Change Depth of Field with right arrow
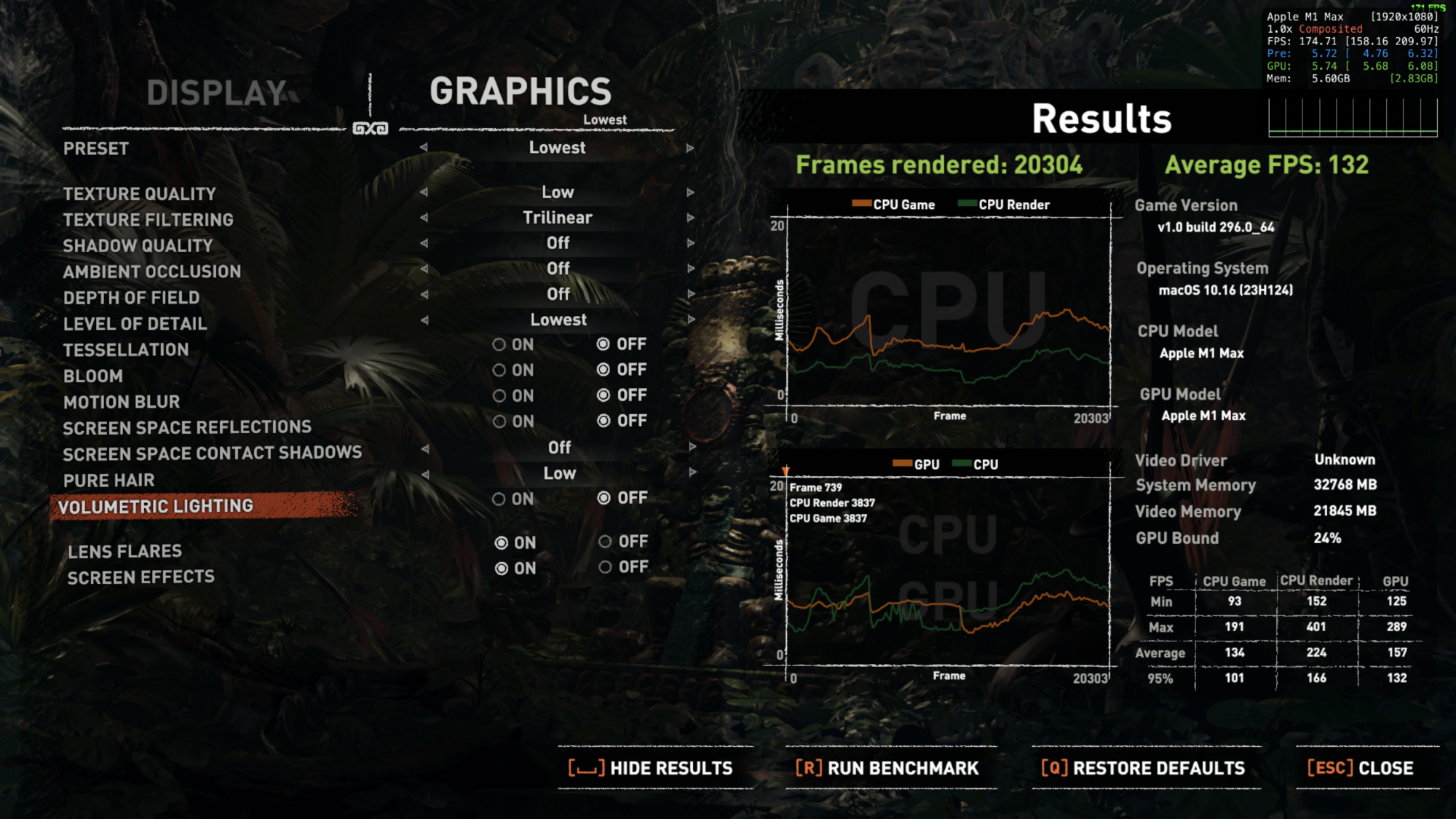The image size is (1456, 819). (x=689, y=294)
